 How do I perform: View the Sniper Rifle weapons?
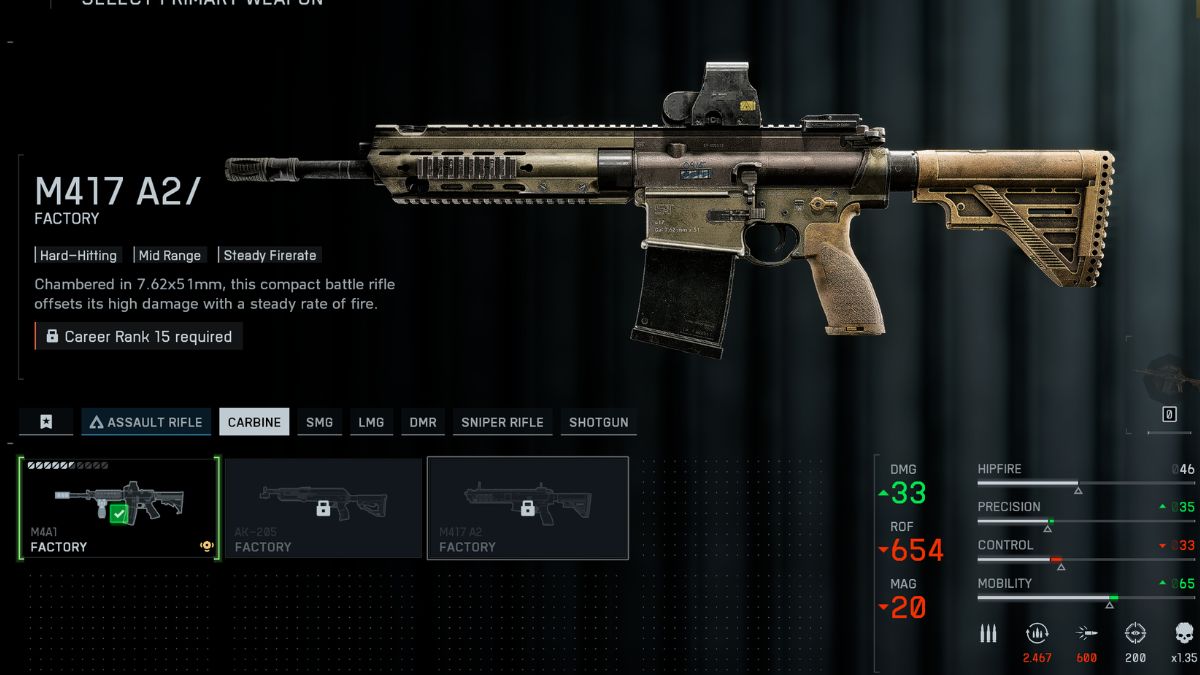502,422
